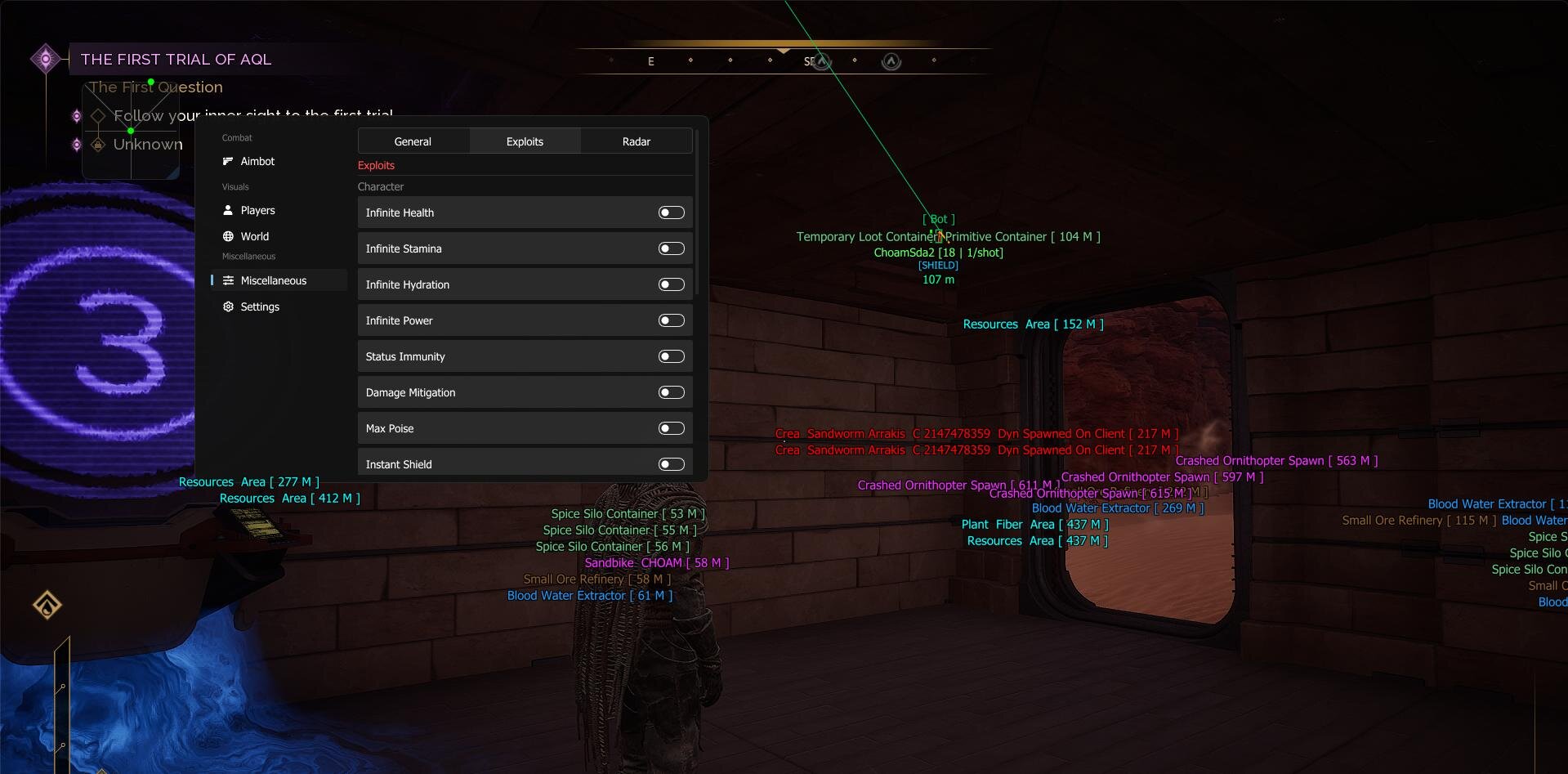Select the Exploits tab
Viewport: 1568px width, 774px height.
525,141
